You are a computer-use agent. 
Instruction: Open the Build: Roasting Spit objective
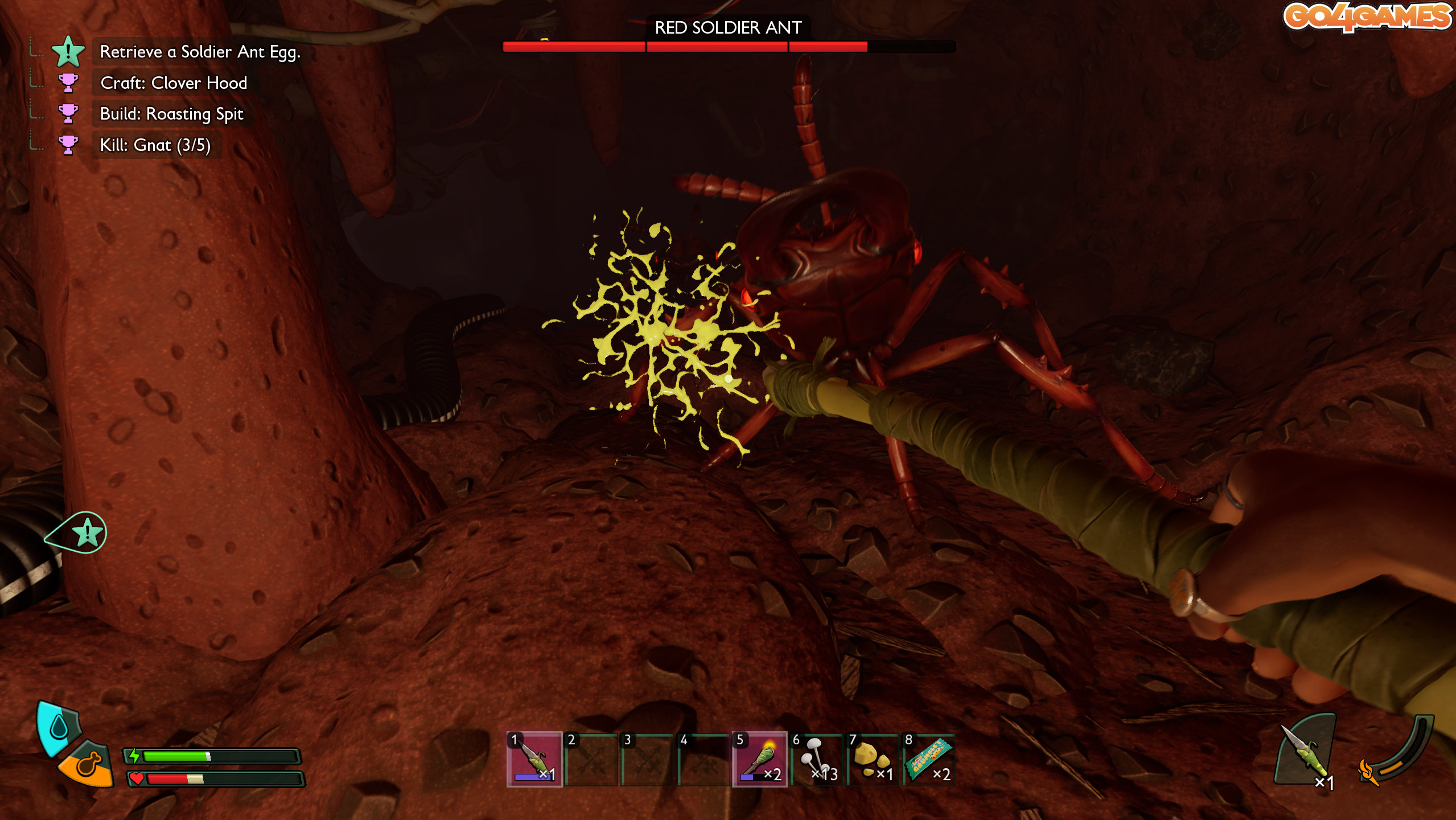[171, 114]
